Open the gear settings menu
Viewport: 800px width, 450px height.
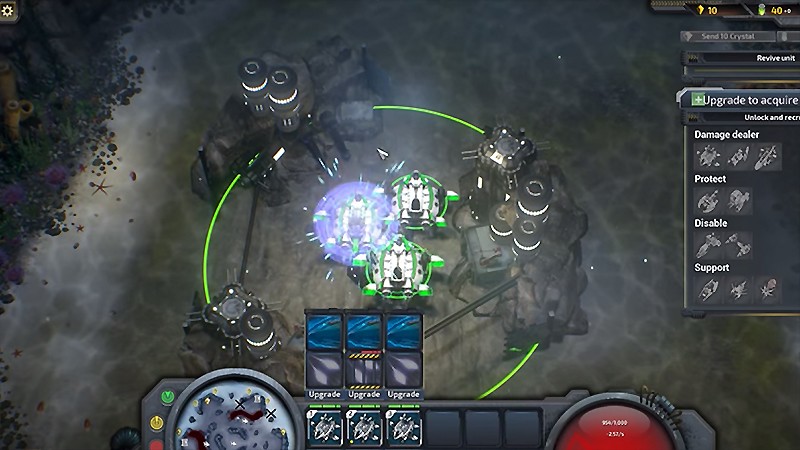9,9
